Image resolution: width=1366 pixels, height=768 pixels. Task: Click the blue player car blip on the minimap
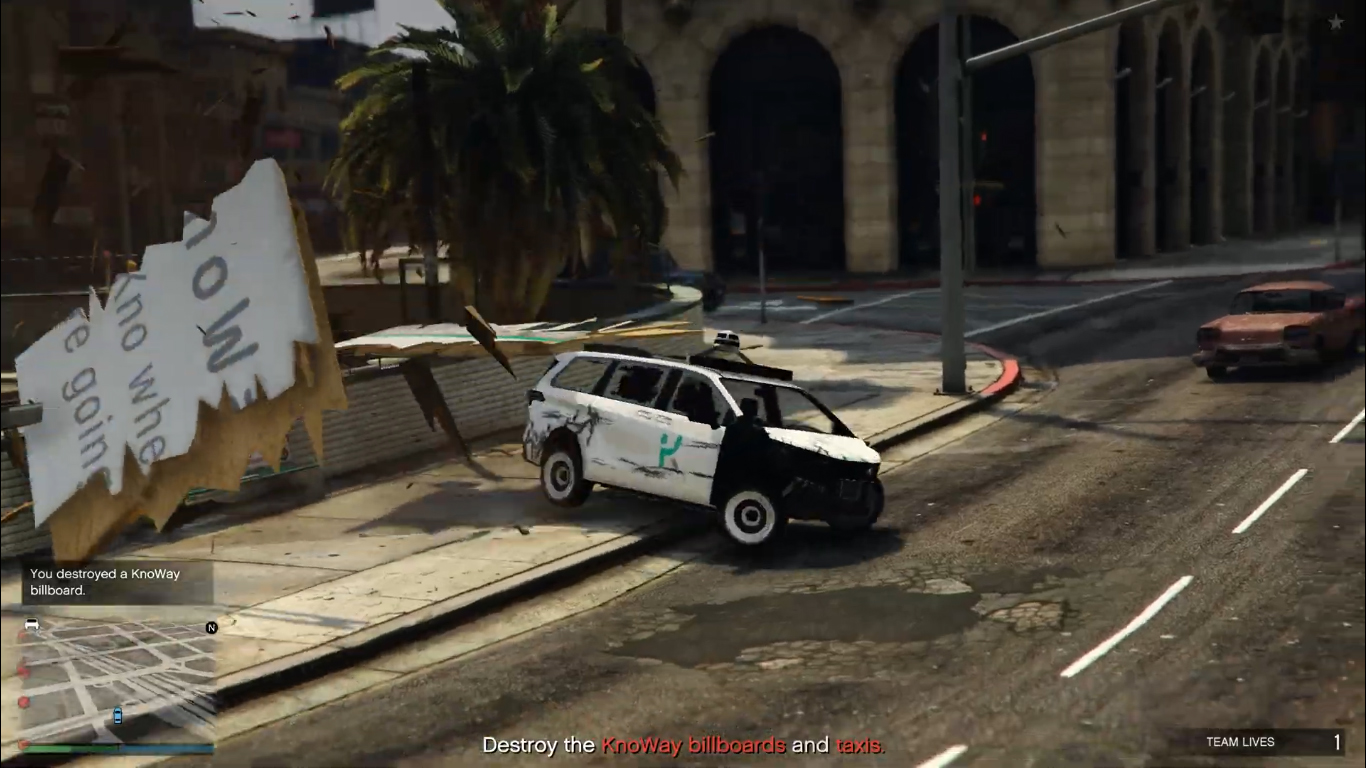117,716
